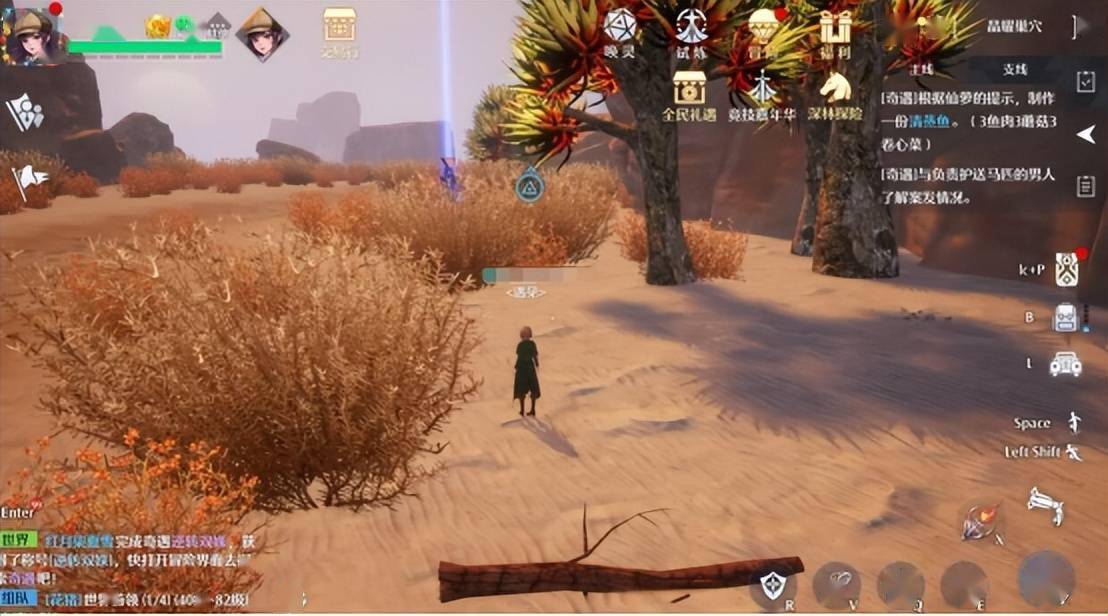Open the hot air balloon adventure menu
The height and width of the screenshot is (616, 1108).
(765, 30)
